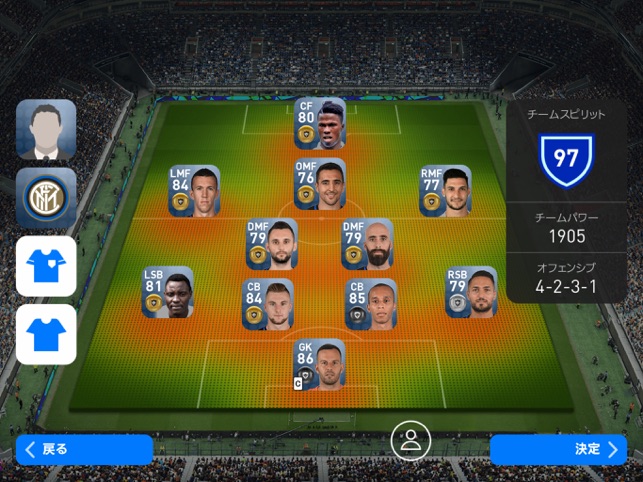Open the manager portrait panel
The image size is (643, 482).
(46, 130)
